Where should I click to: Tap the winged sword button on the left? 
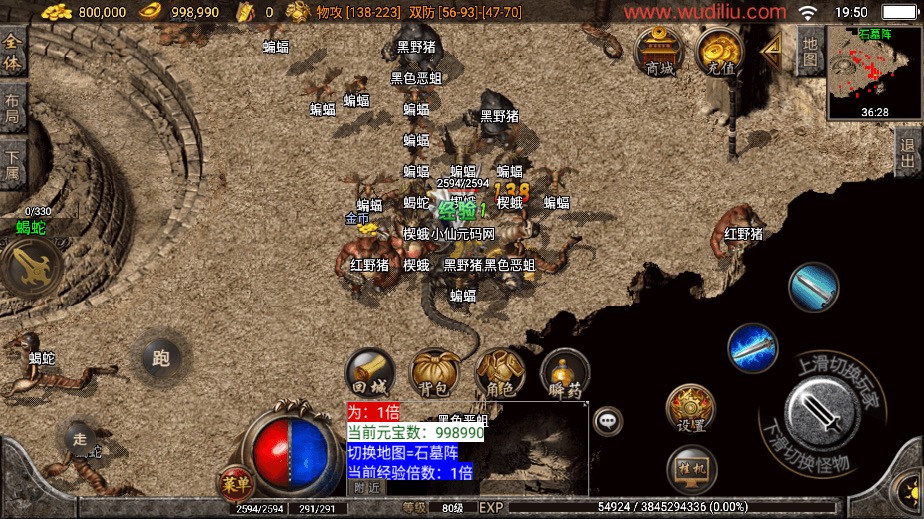pos(29,266)
